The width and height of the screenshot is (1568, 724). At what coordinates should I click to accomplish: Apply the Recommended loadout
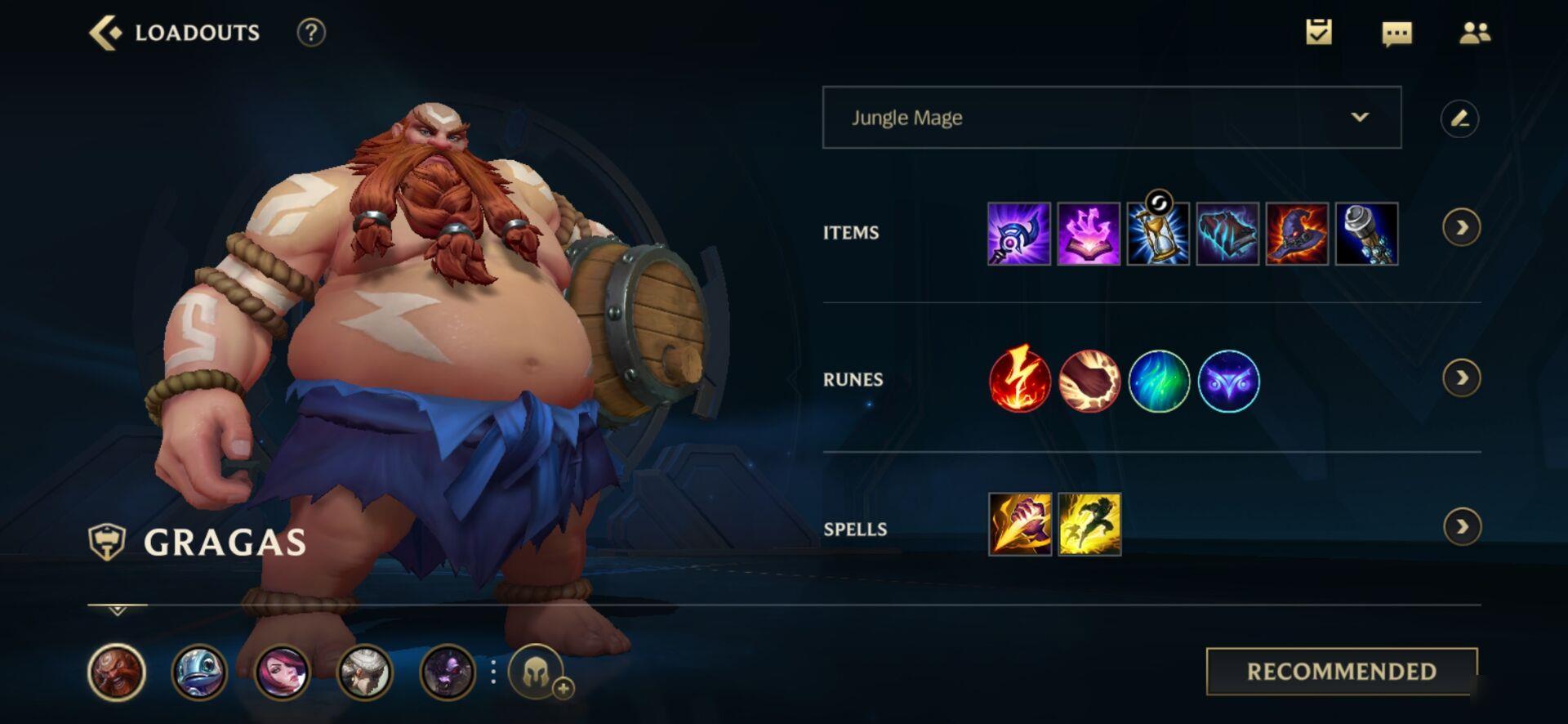(x=1341, y=671)
